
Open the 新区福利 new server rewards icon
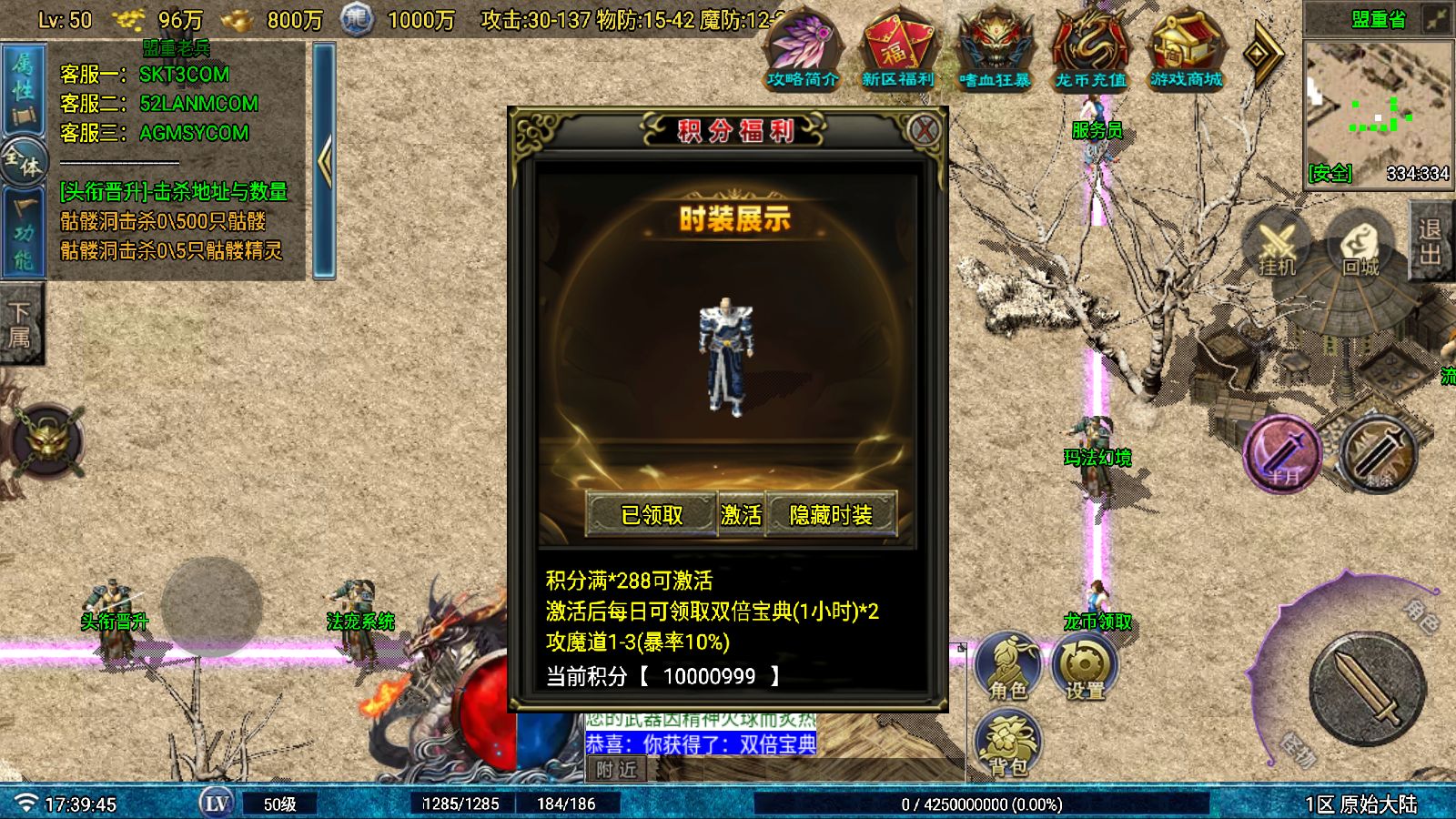(898, 50)
